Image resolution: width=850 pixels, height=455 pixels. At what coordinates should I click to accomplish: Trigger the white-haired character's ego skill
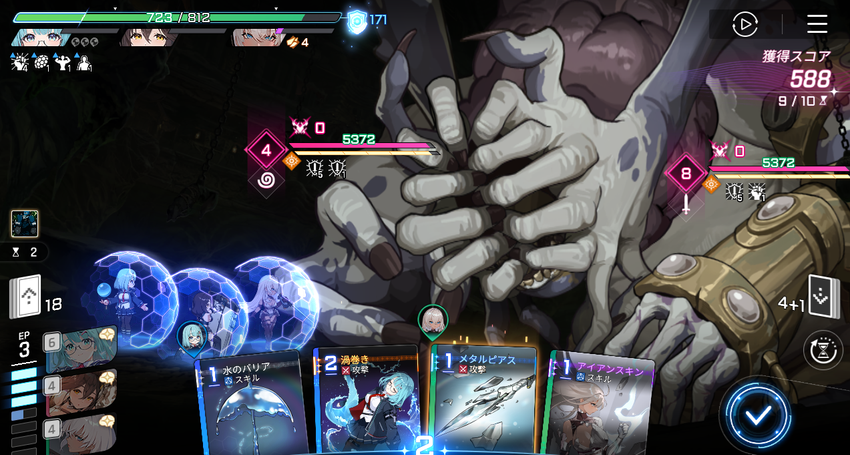pyautogui.click(x=78, y=432)
